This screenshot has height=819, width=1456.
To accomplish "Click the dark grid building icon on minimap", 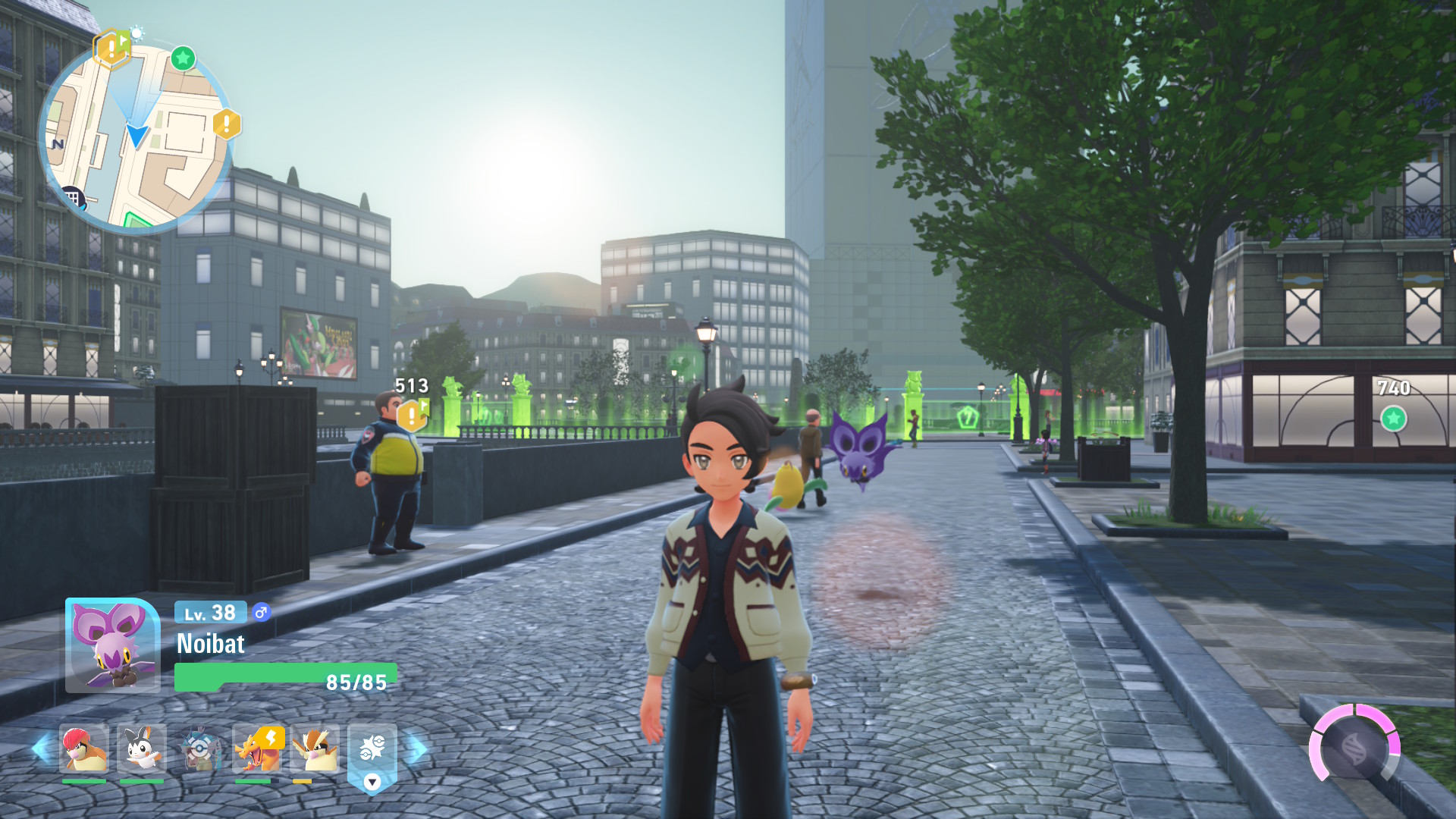I will point(73,199).
